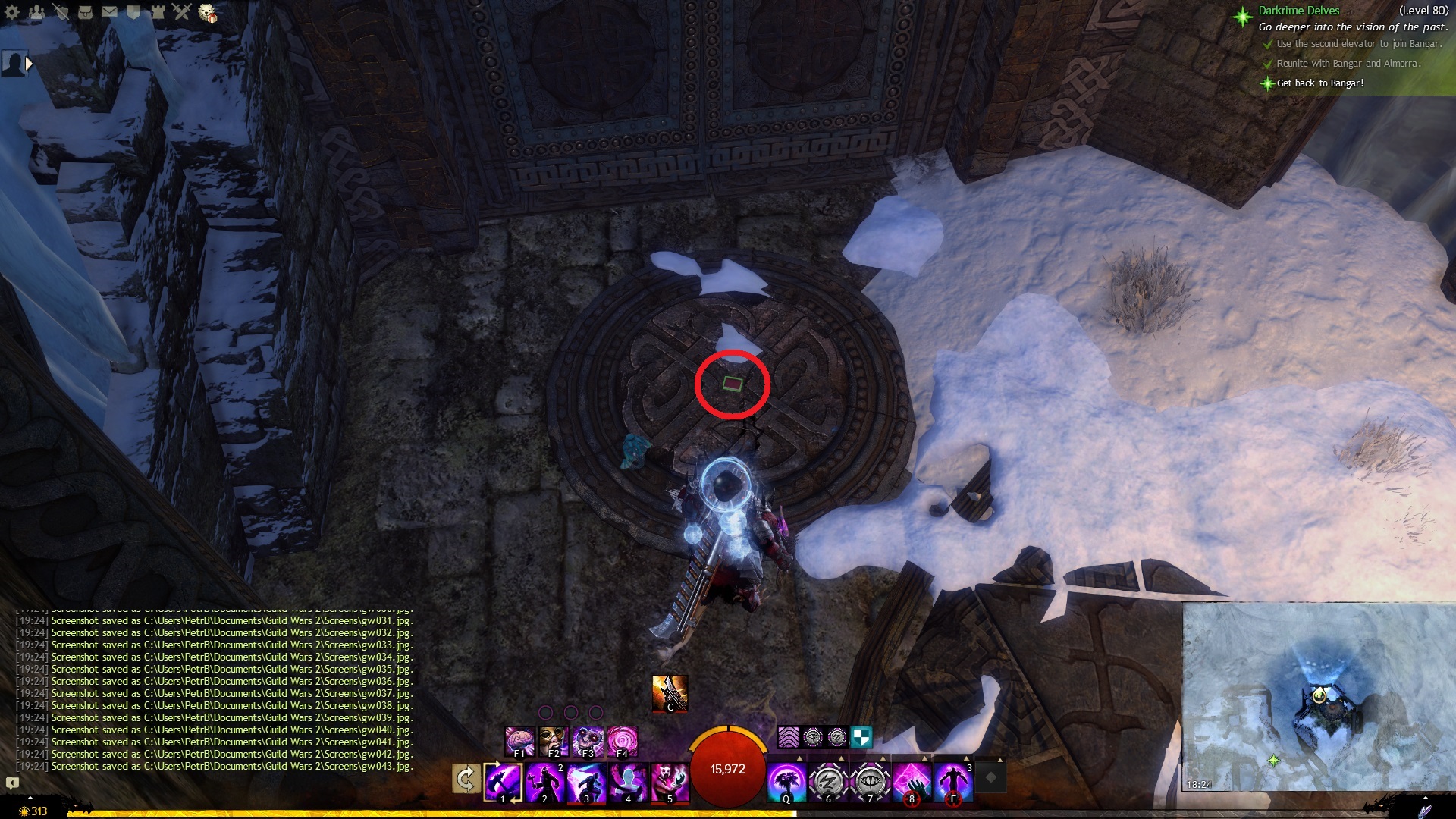Select the Darkrime Delves story objective tracker

click(x=1298, y=11)
